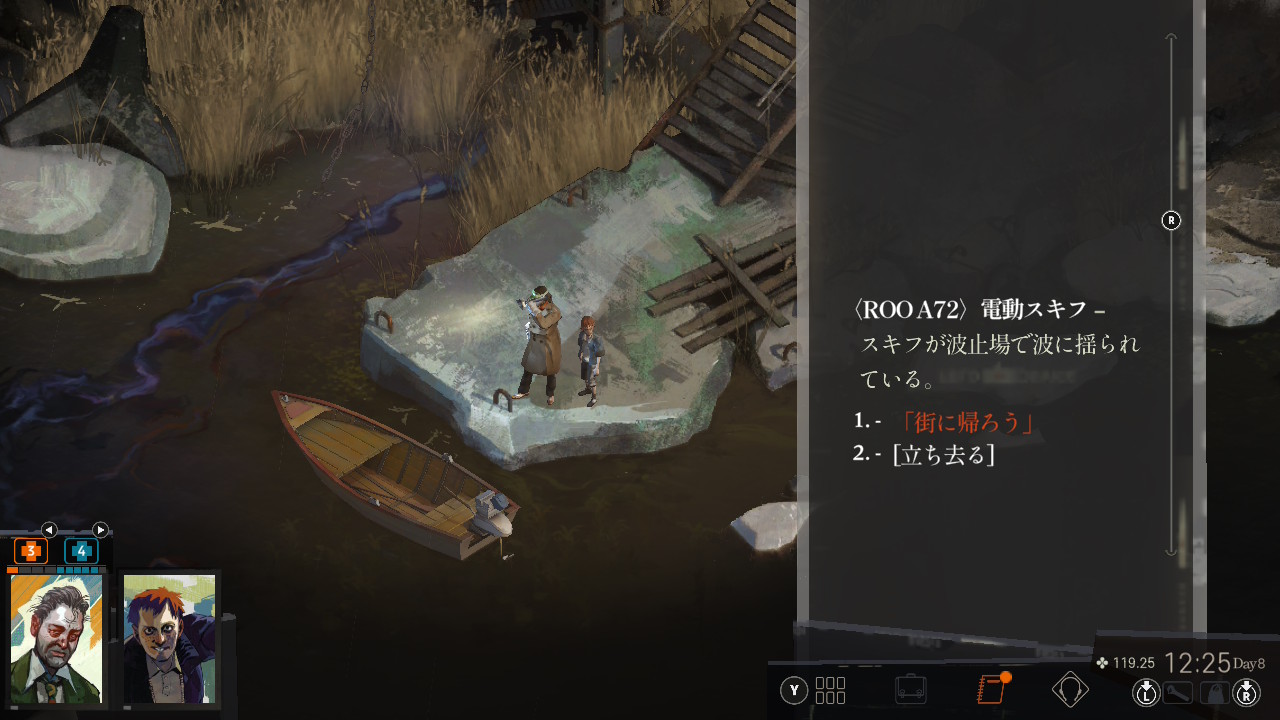
Task: Use the orange health heal cross
Action: pyautogui.click(x=30, y=551)
